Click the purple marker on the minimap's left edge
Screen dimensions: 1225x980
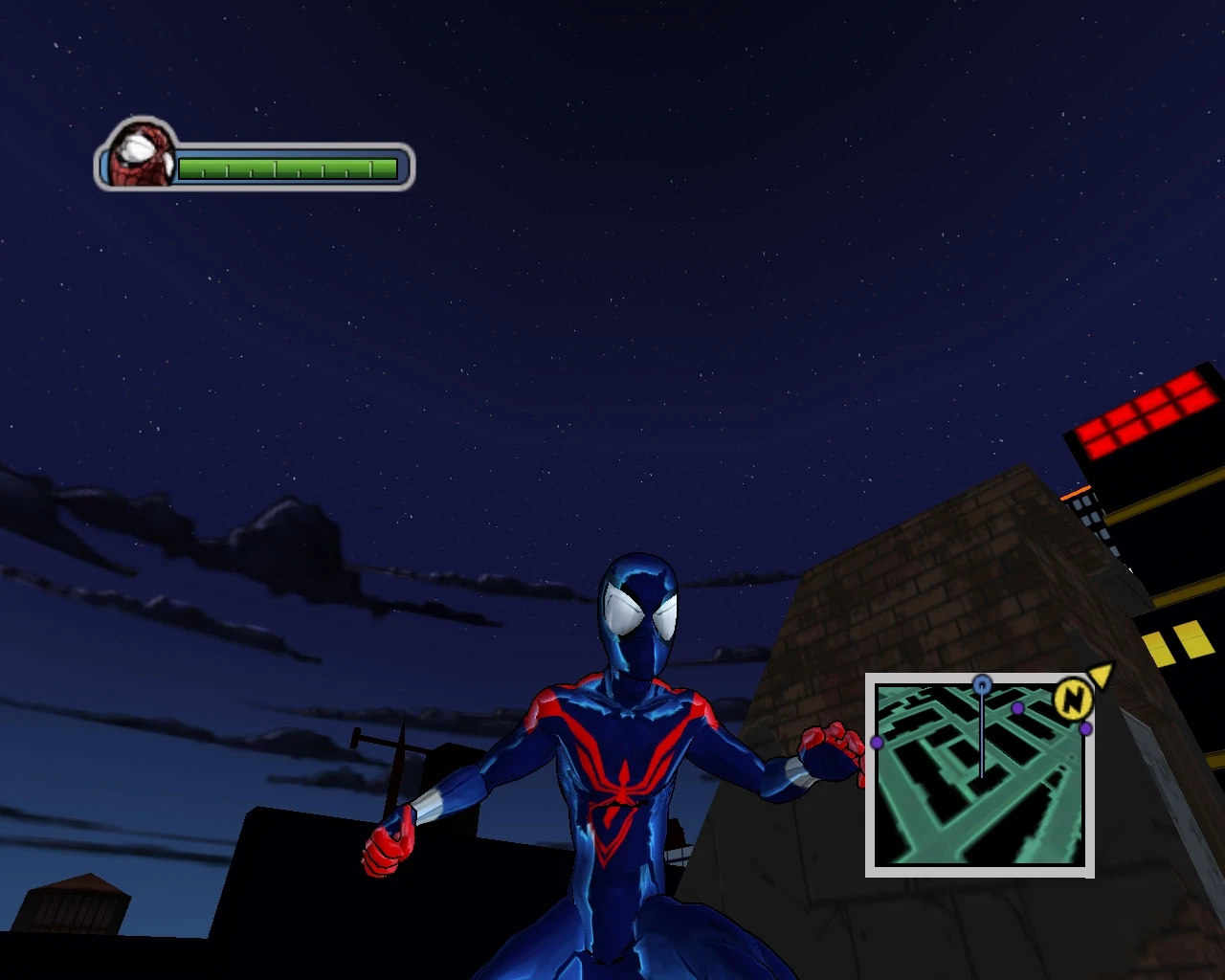(876, 743)
